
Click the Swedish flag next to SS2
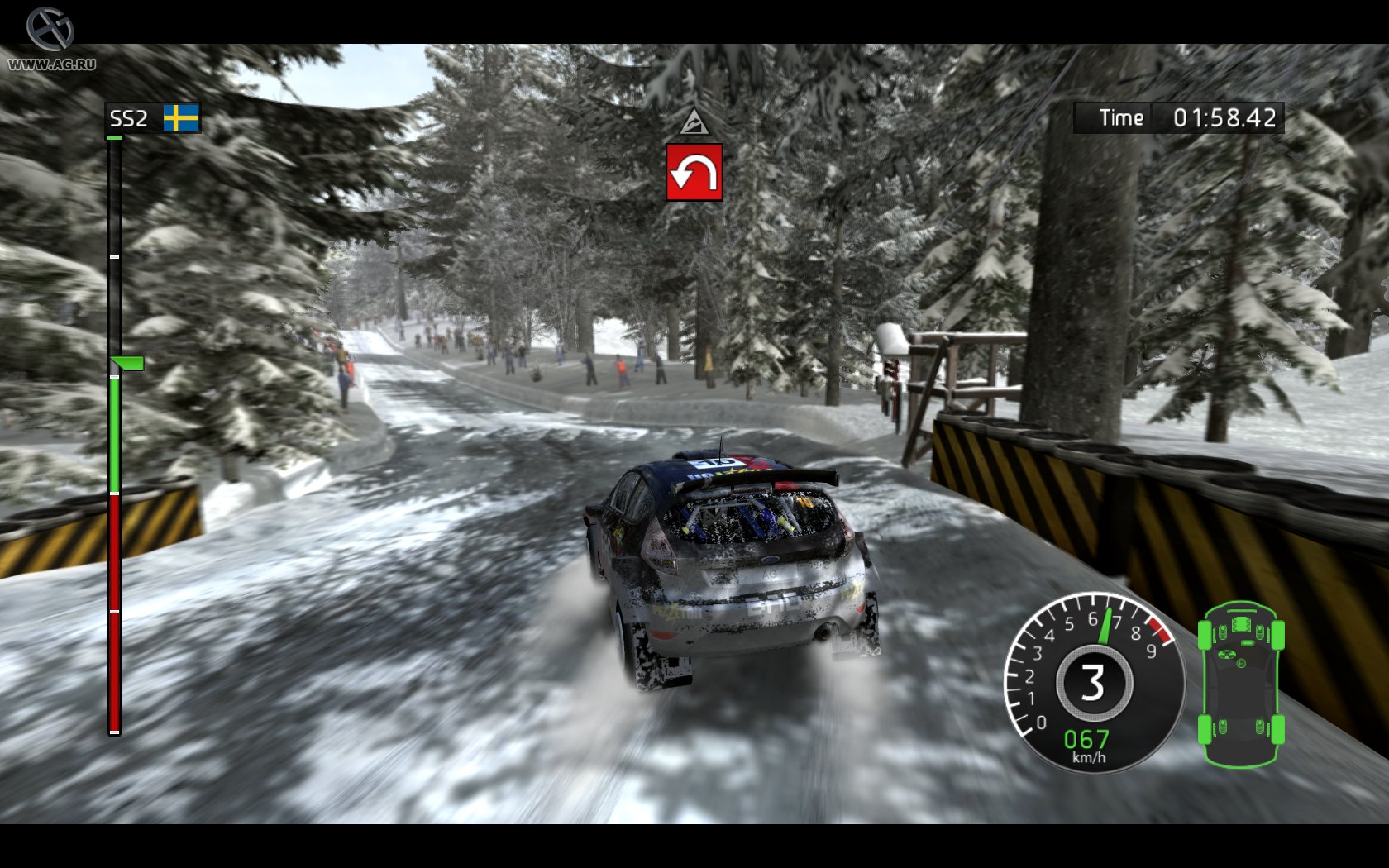[x=181, y=118]
